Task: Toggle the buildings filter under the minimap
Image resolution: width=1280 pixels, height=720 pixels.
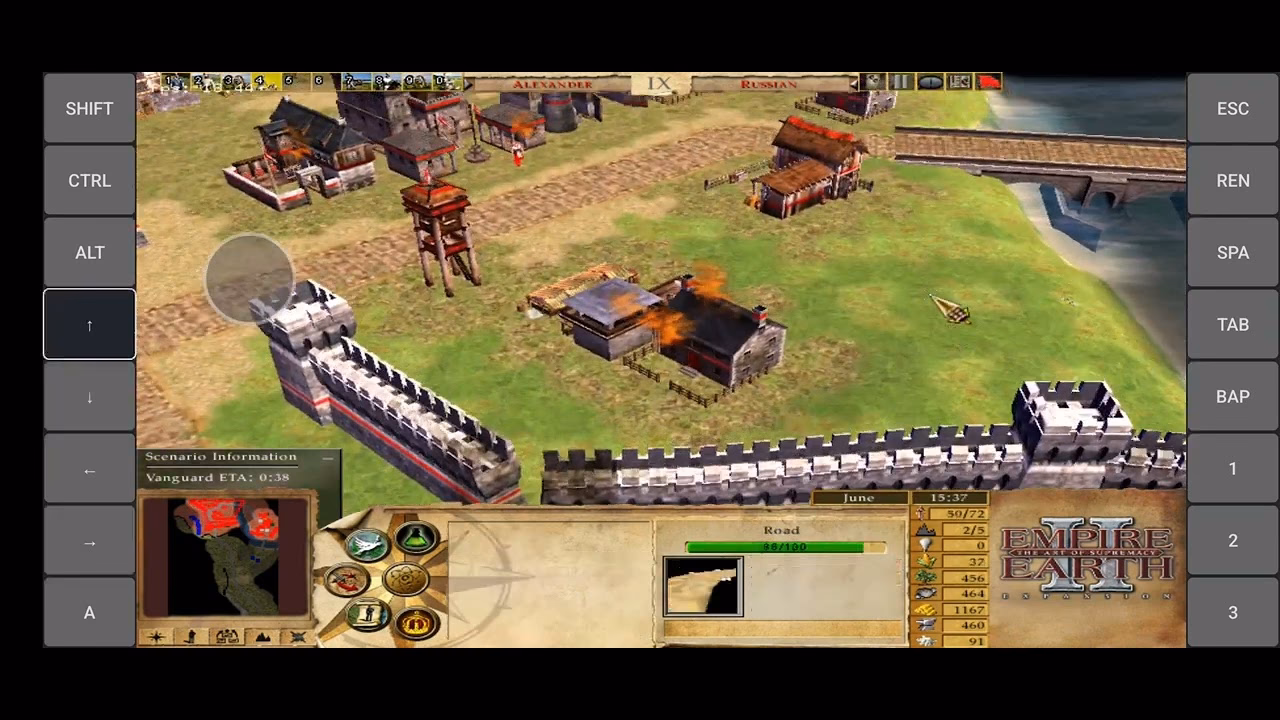Action: [227, 635]
